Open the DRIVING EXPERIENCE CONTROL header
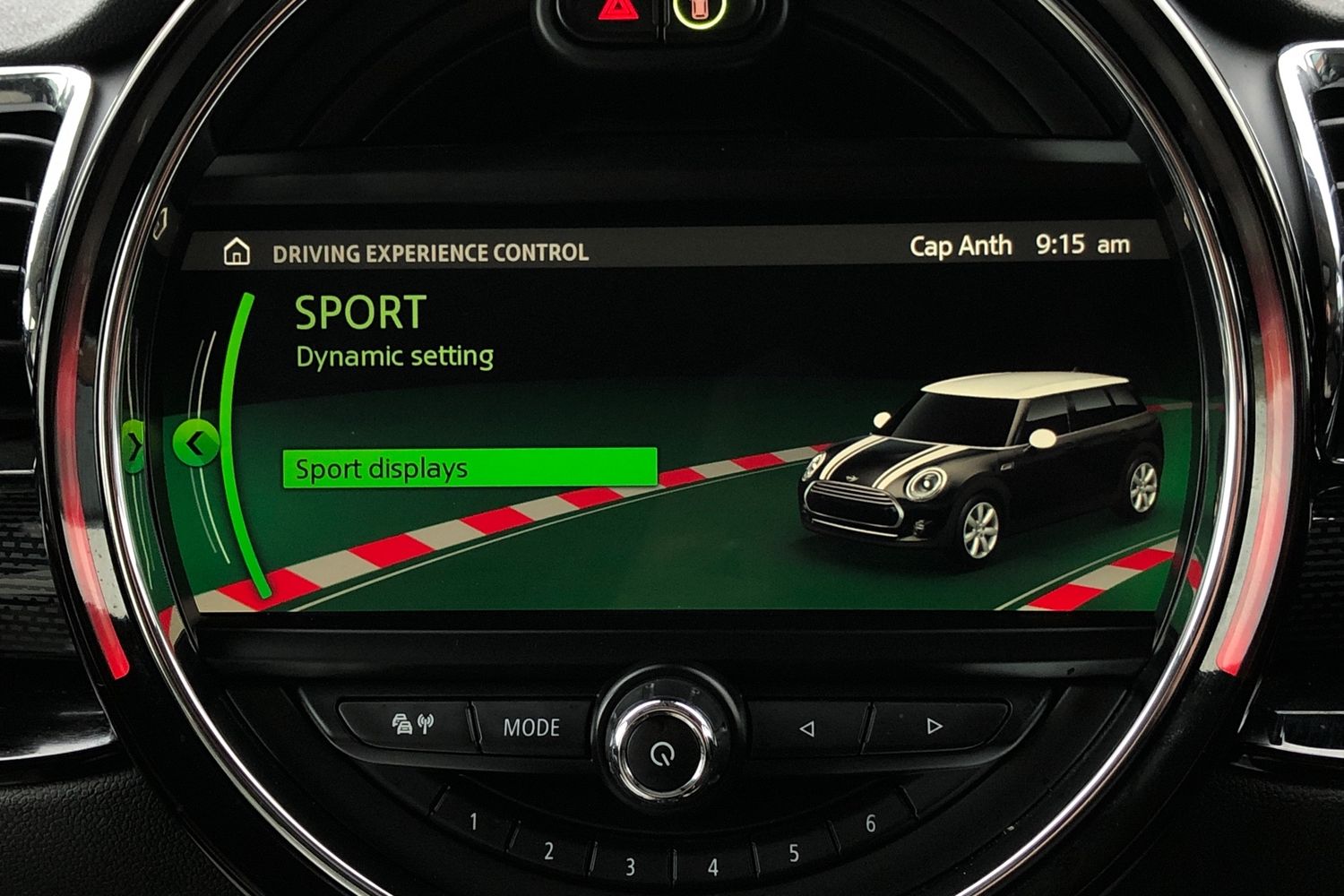1344x896 pixels. coord(428,252)
